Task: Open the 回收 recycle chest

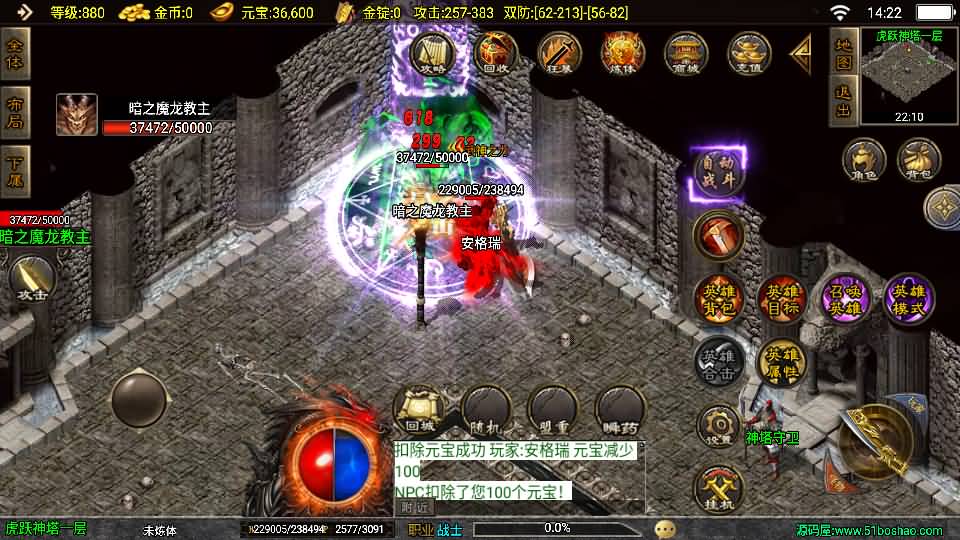Action: click(495, 52)
